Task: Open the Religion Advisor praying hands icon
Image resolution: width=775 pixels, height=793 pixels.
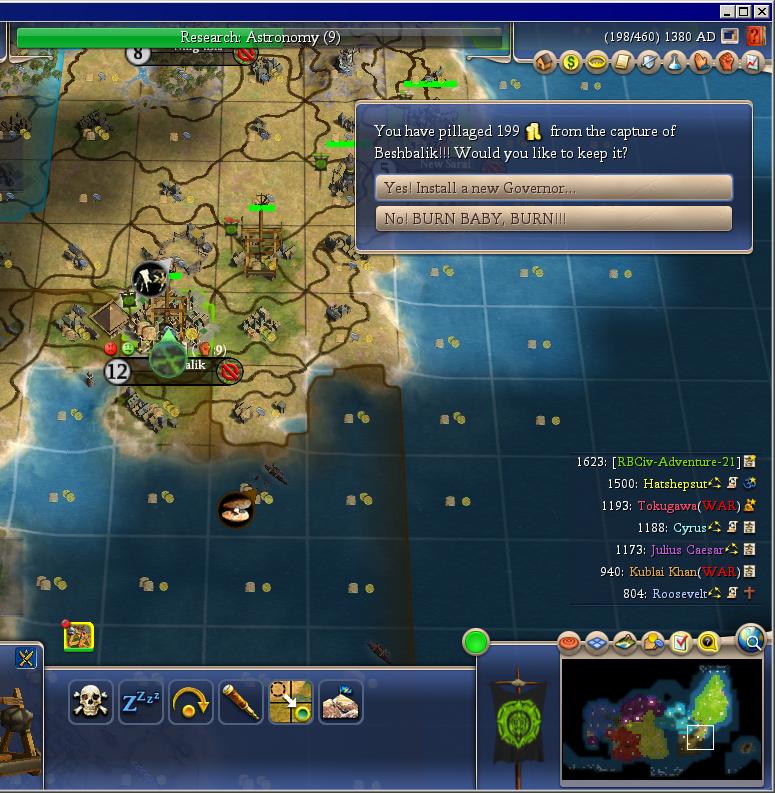Action: coord(700,62)
